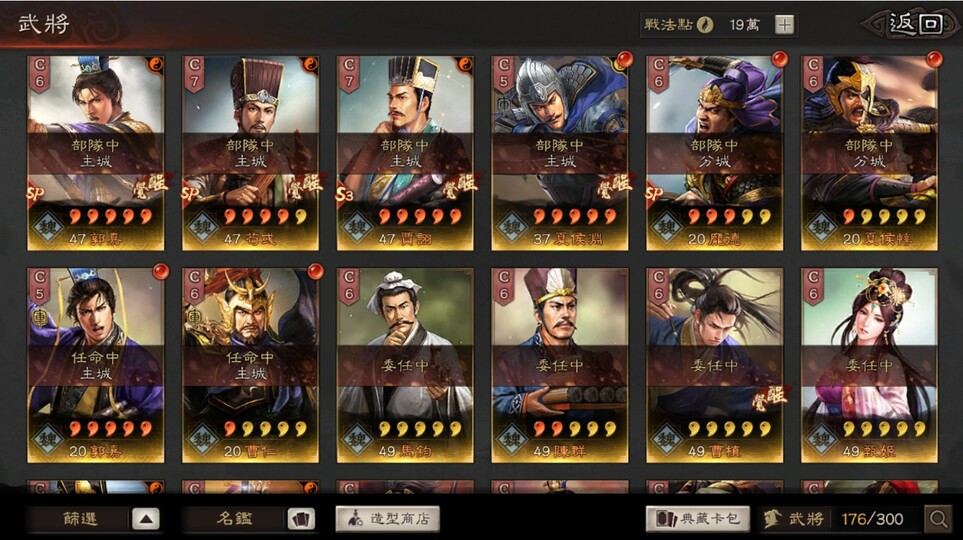Select the 陳群 general card
Screen dimensions: 963x540
(560, 365)
